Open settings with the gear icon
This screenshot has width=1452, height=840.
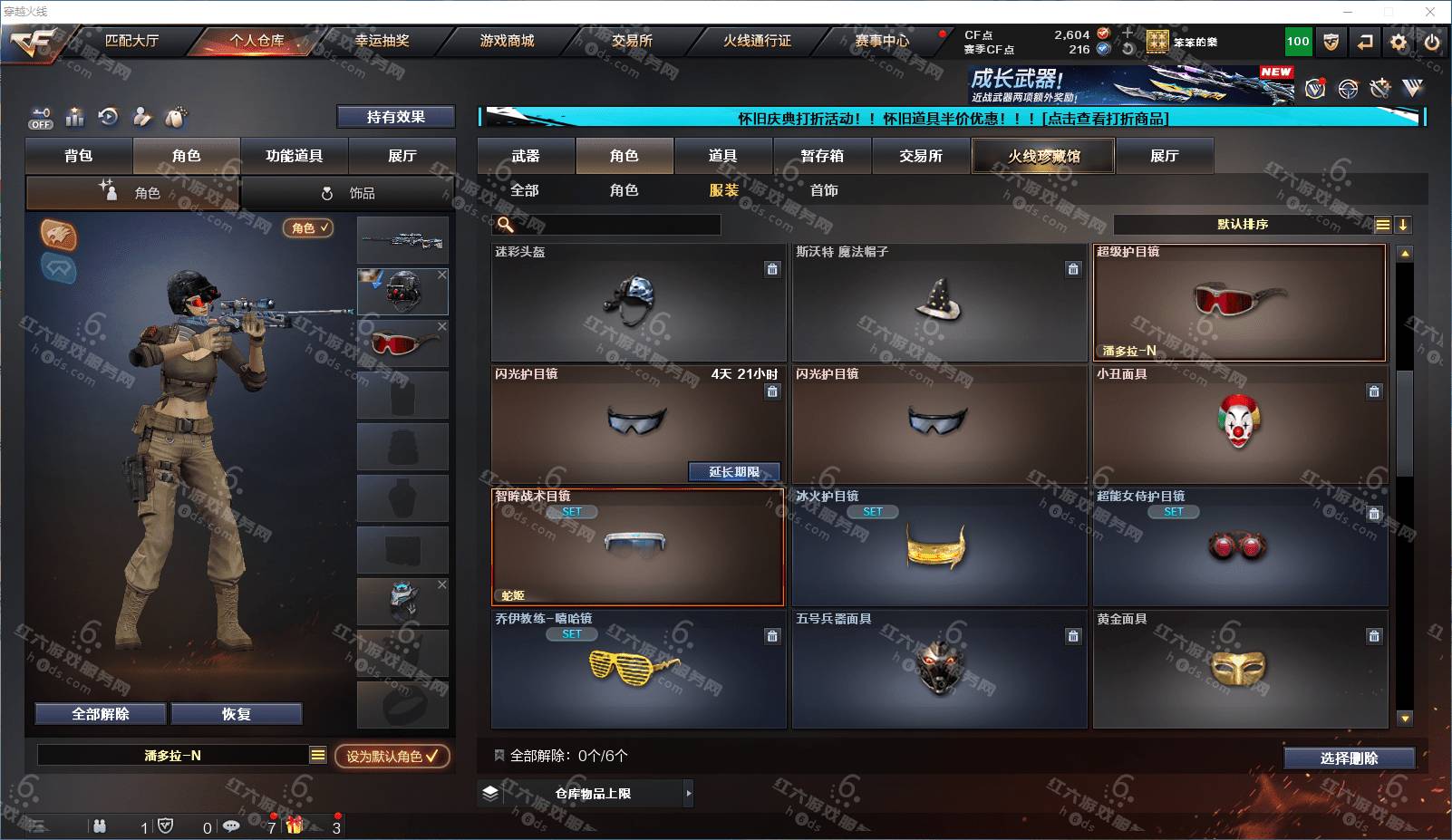pyautogui.click(x=1399, y=42)
